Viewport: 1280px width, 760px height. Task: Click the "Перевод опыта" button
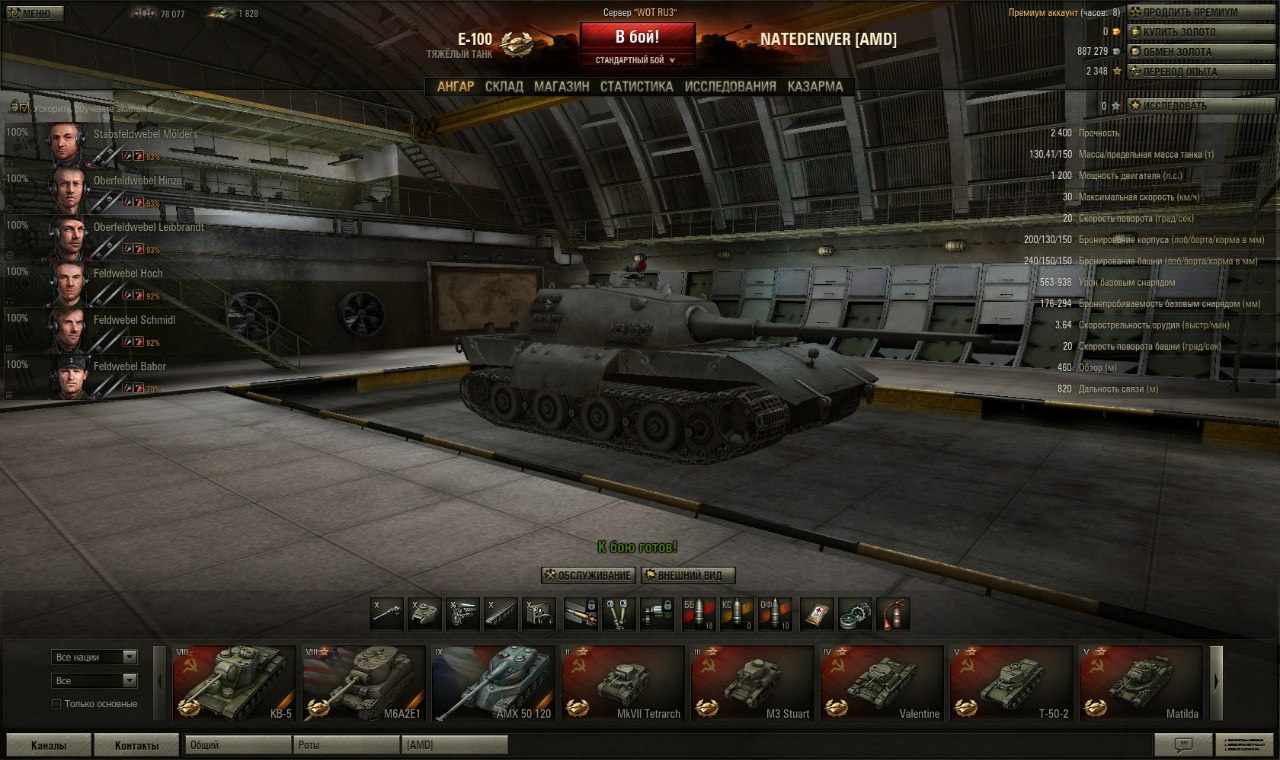coord(1188,71)
